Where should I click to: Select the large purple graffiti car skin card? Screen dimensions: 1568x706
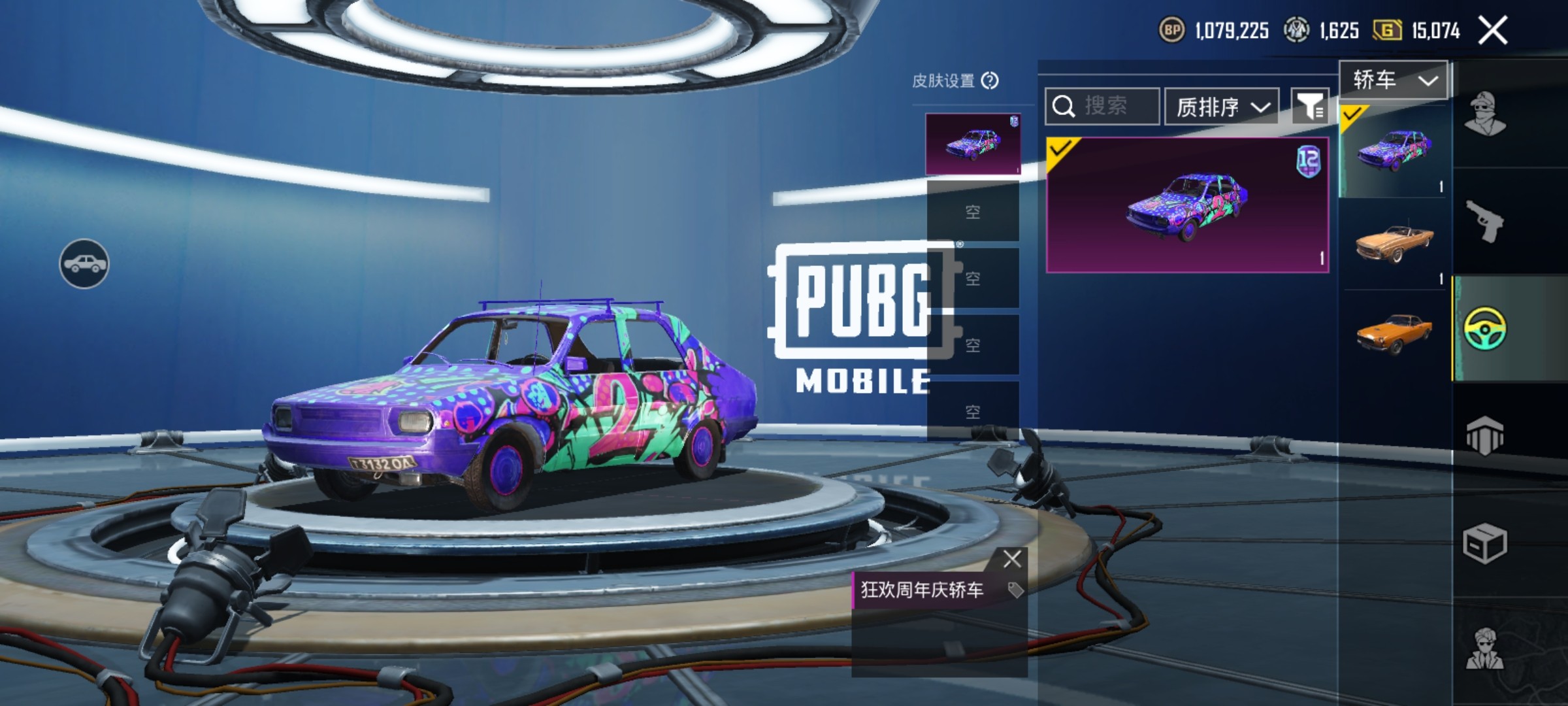[1187, 205]
